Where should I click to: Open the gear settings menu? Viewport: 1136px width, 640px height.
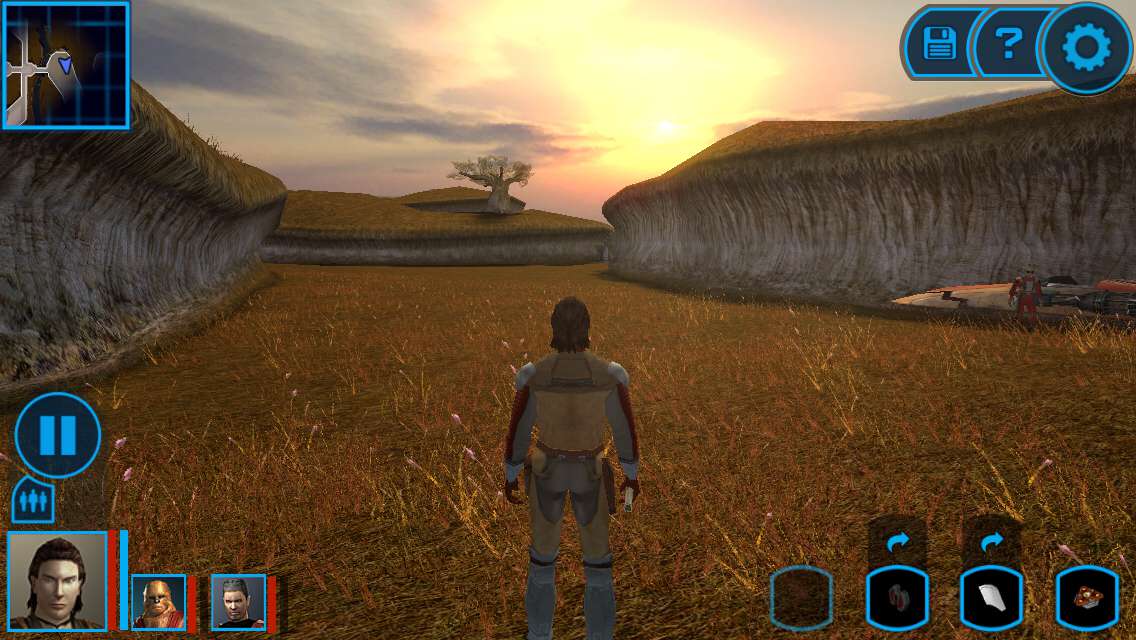(x=1086, y=48)
